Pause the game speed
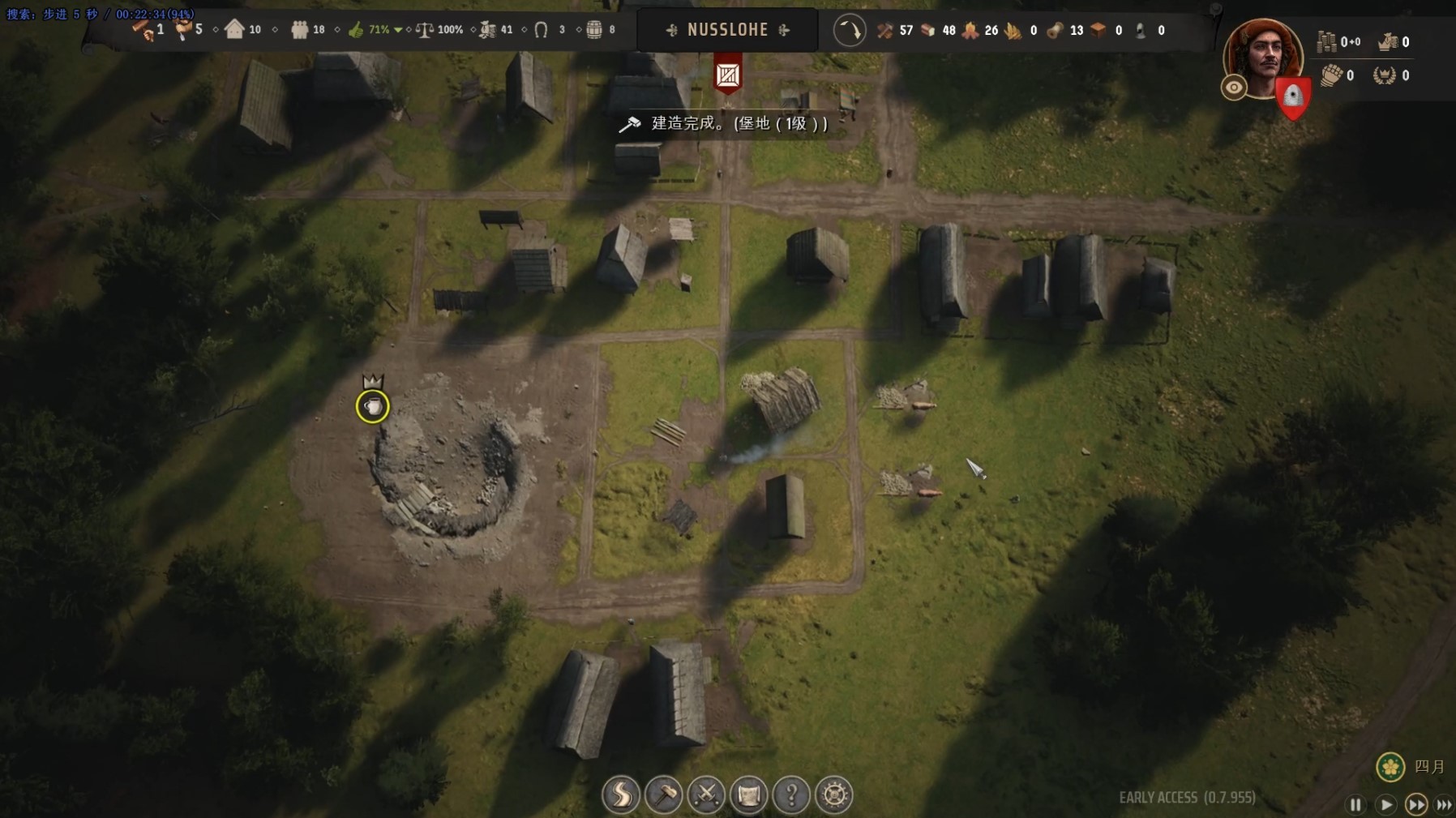This screenshot has width=1456, height=818. [x=1355, y=804]
